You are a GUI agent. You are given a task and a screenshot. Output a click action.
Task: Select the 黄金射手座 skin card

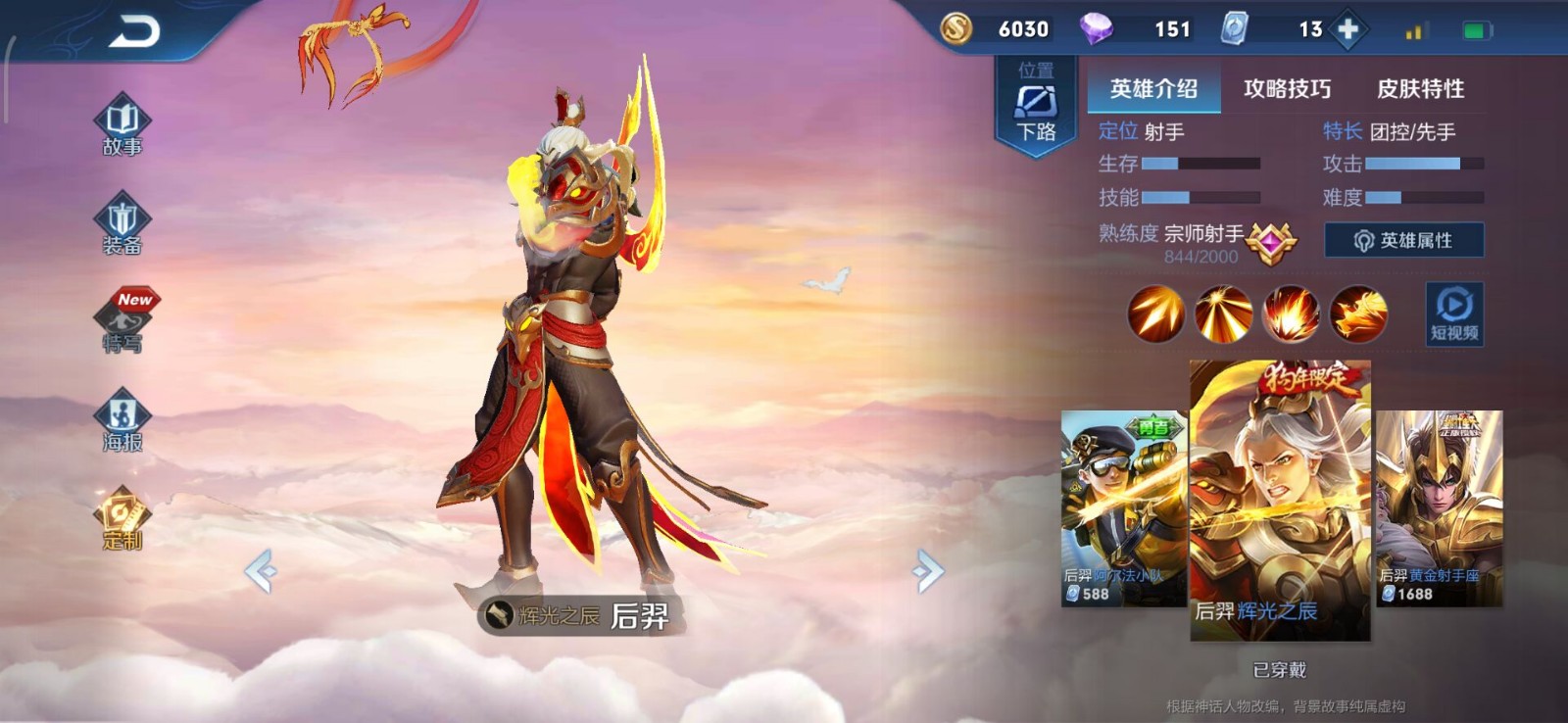(x=1439, y=507)
